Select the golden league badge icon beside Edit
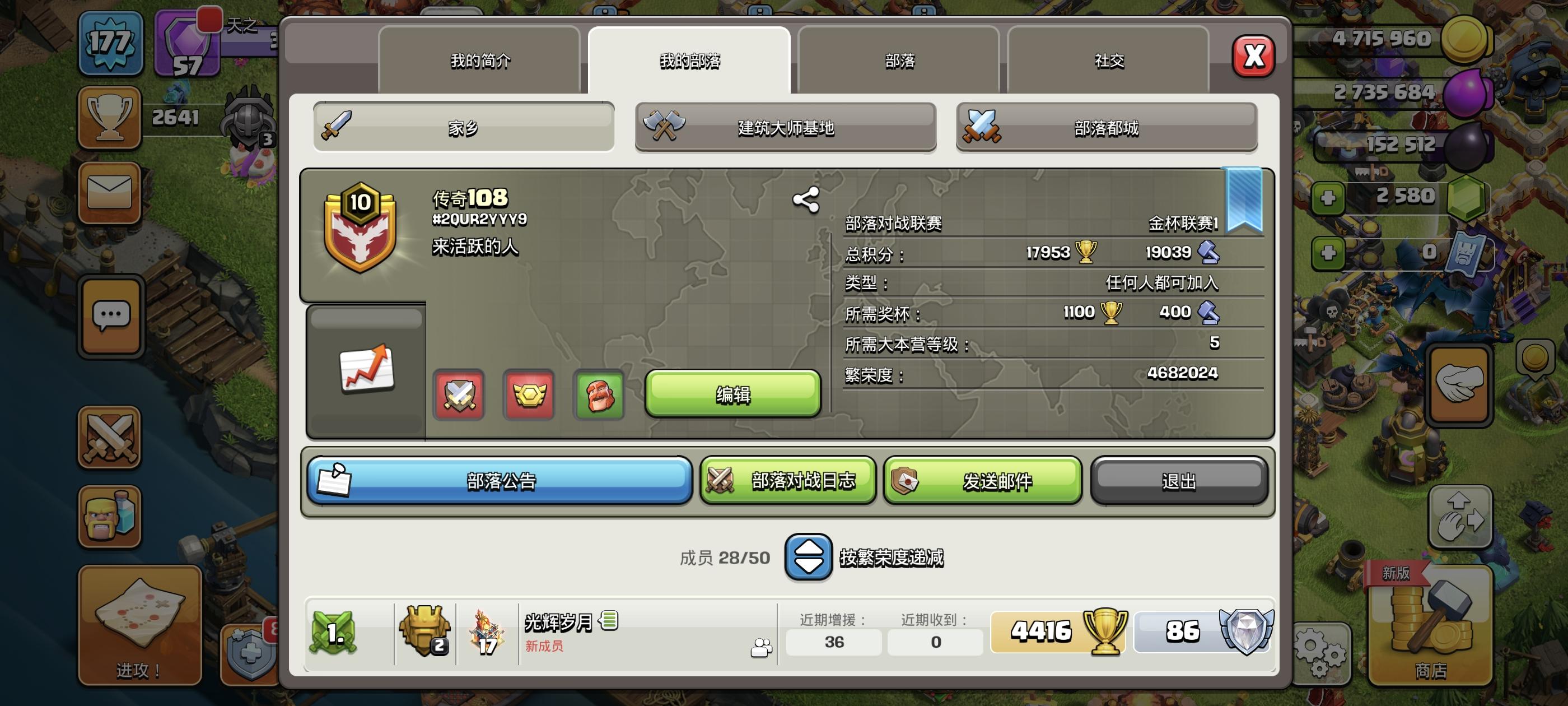 pos(528,396)
